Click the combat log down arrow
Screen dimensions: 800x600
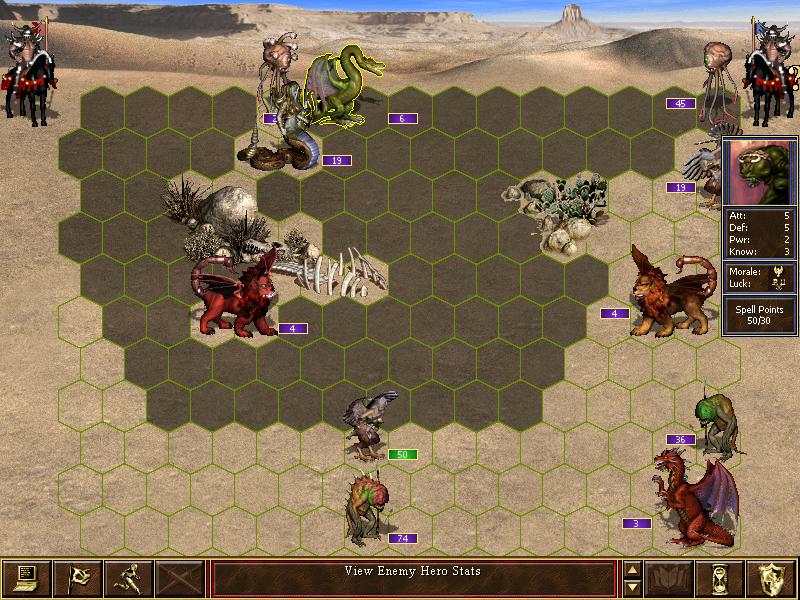[x=632, y=587]
